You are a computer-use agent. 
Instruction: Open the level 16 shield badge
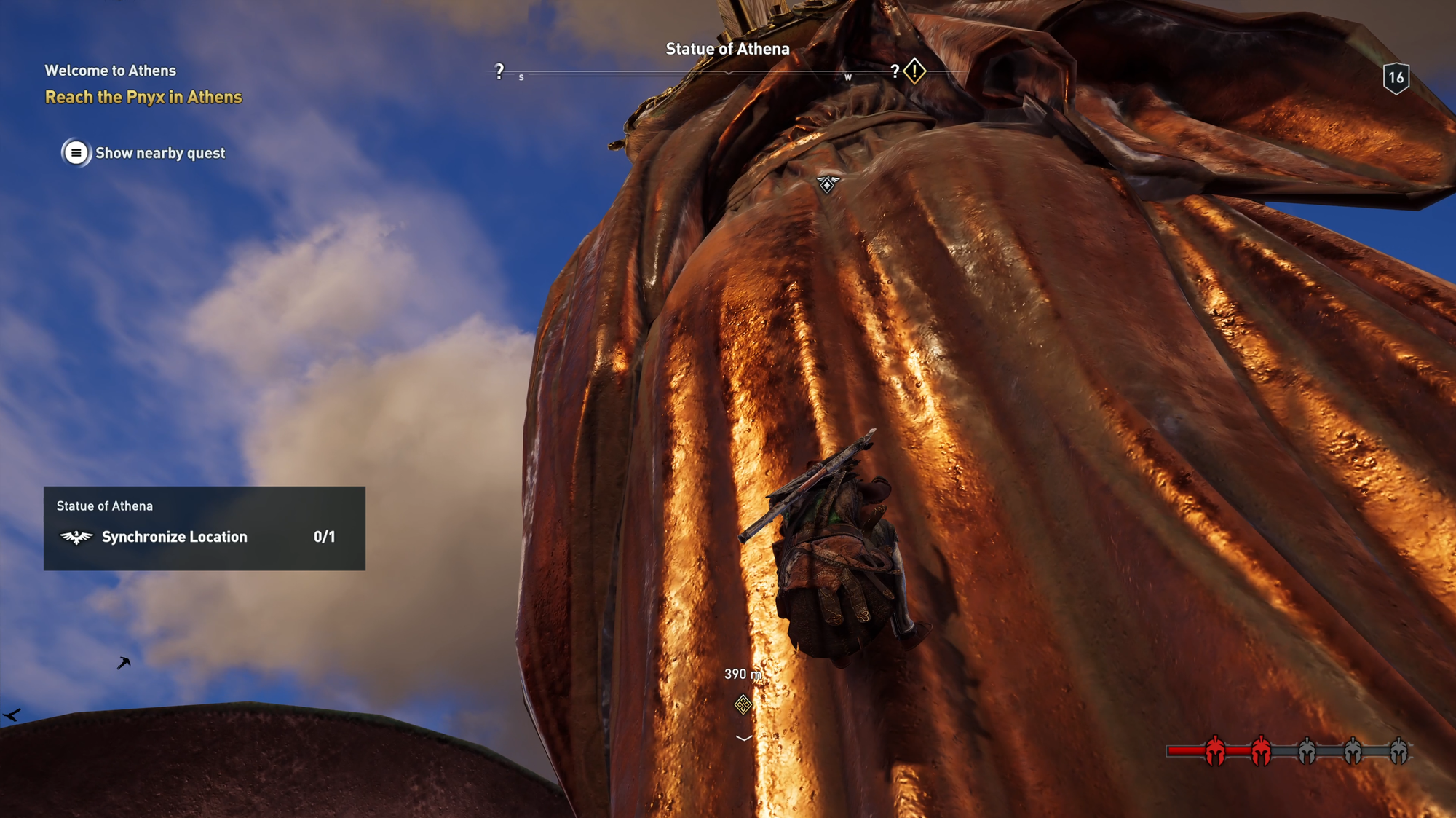pos(1396,78)
